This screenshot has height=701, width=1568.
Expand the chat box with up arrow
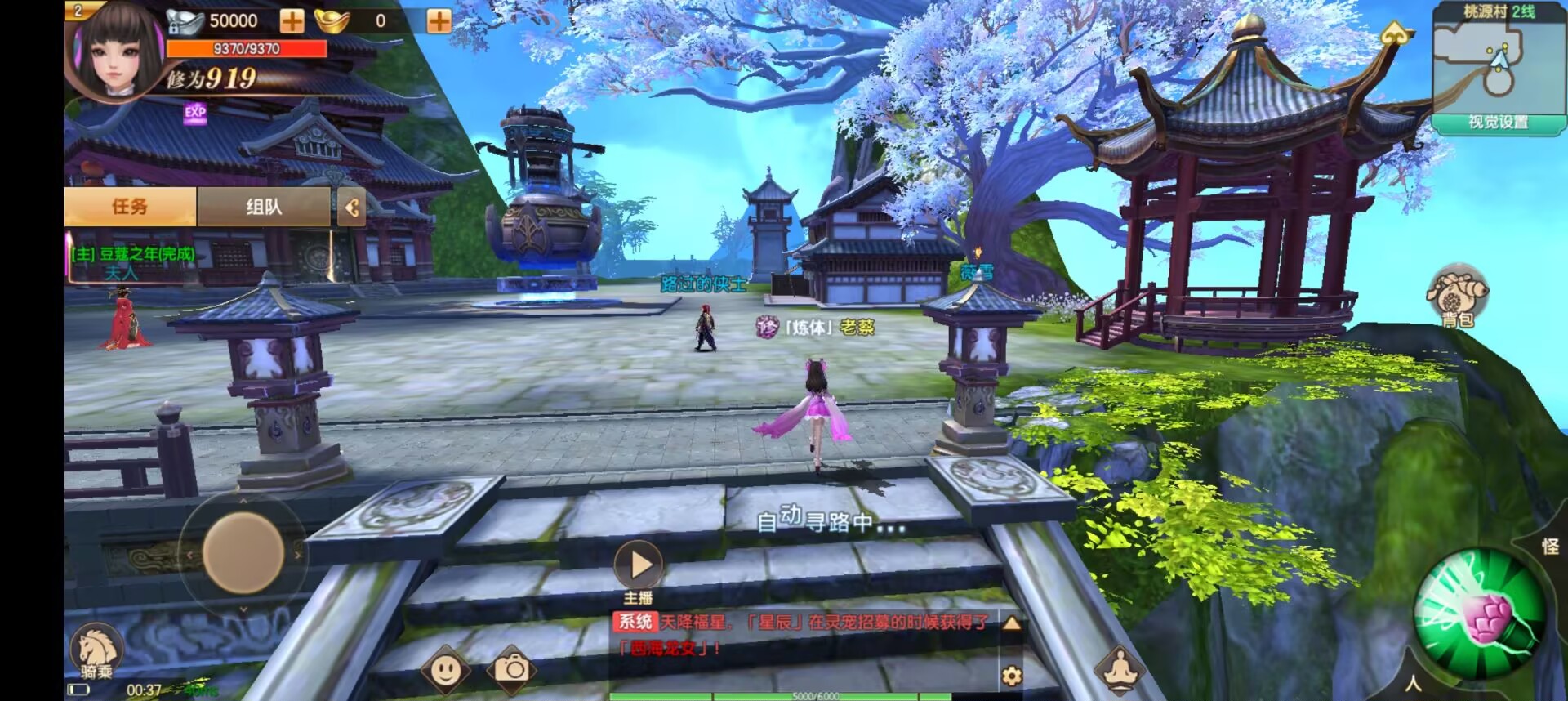(1011, 624)
